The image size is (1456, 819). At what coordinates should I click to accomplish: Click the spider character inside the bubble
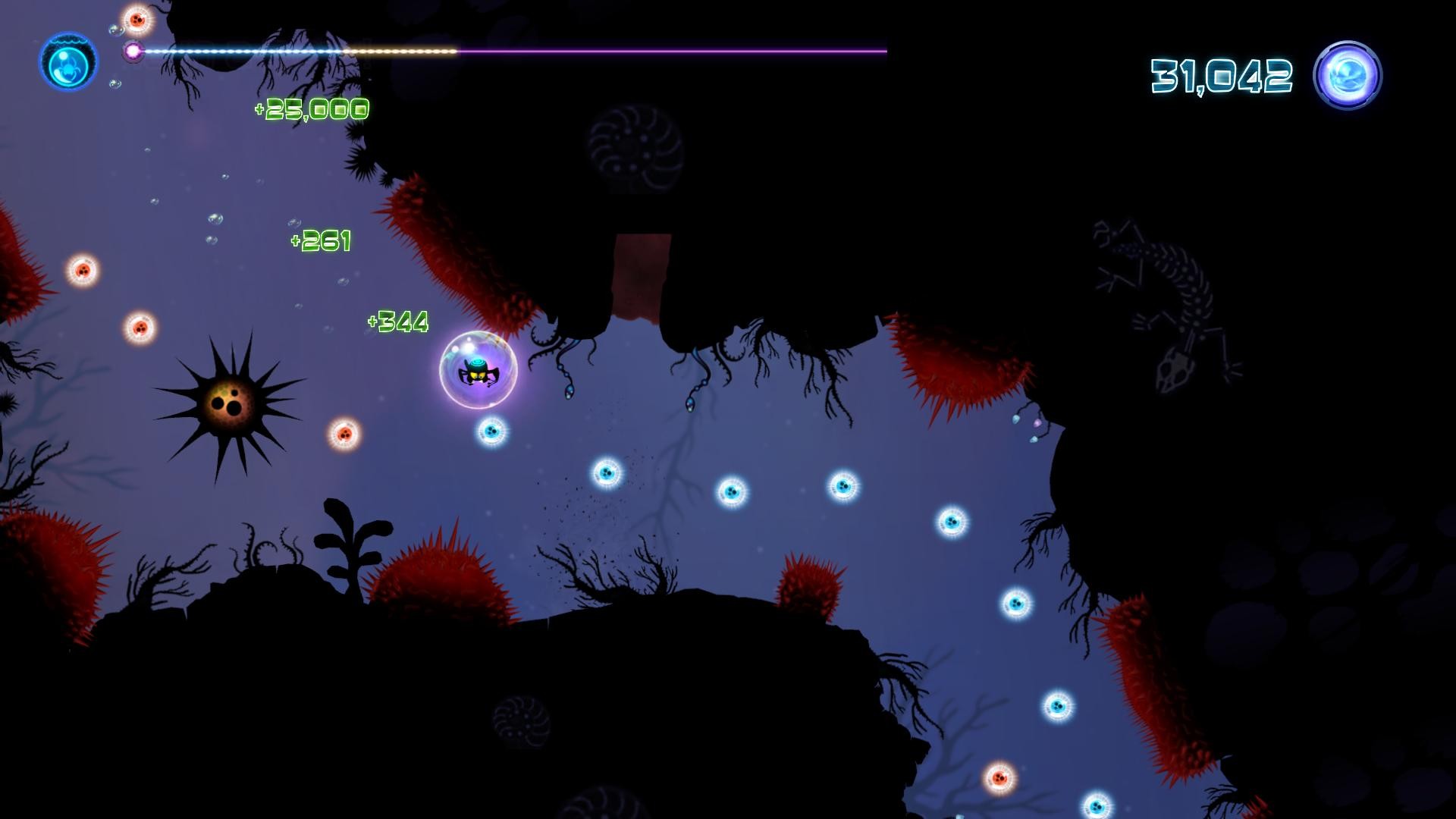coord(478,373)
